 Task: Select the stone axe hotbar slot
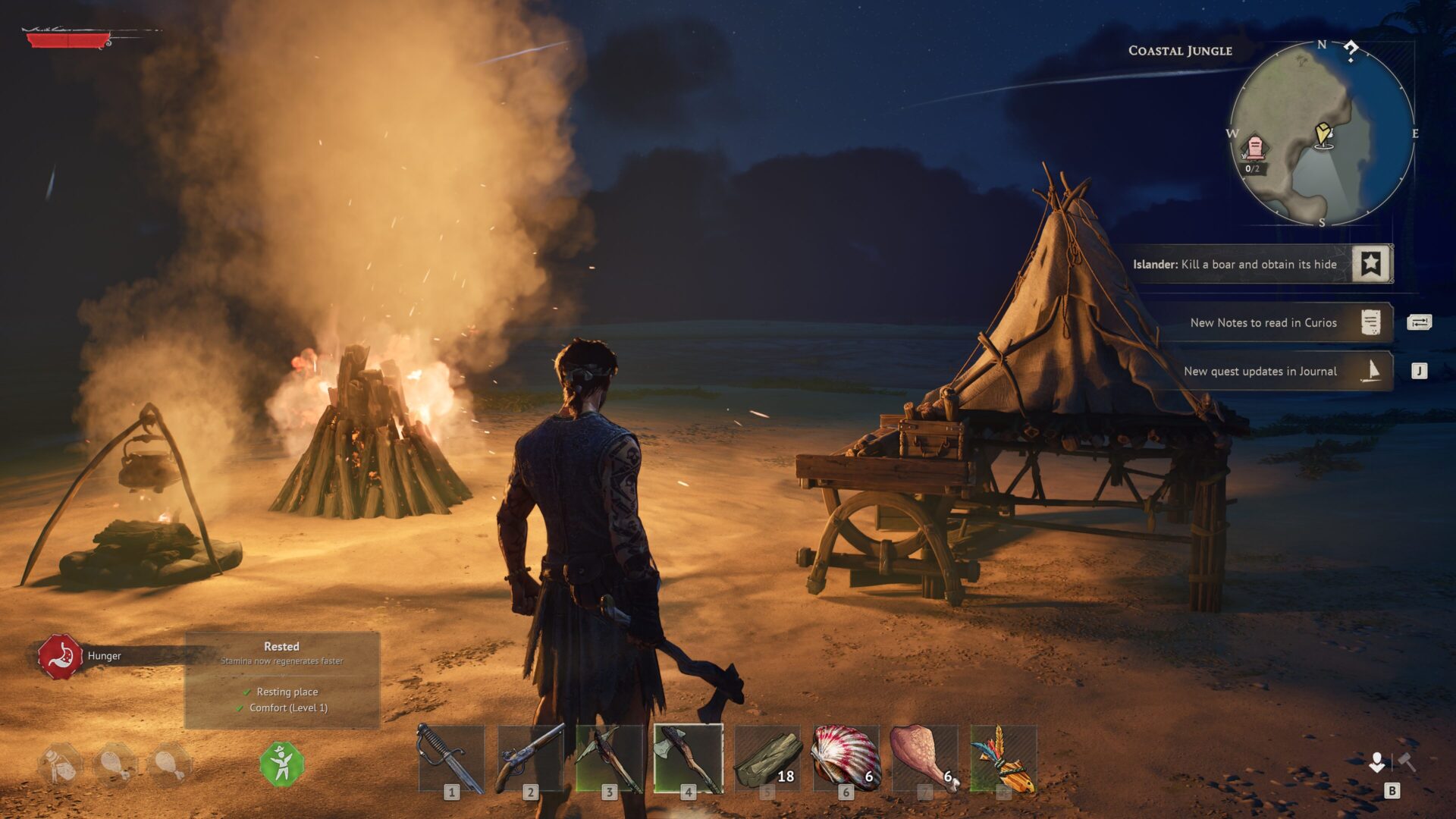pos(689,758)
